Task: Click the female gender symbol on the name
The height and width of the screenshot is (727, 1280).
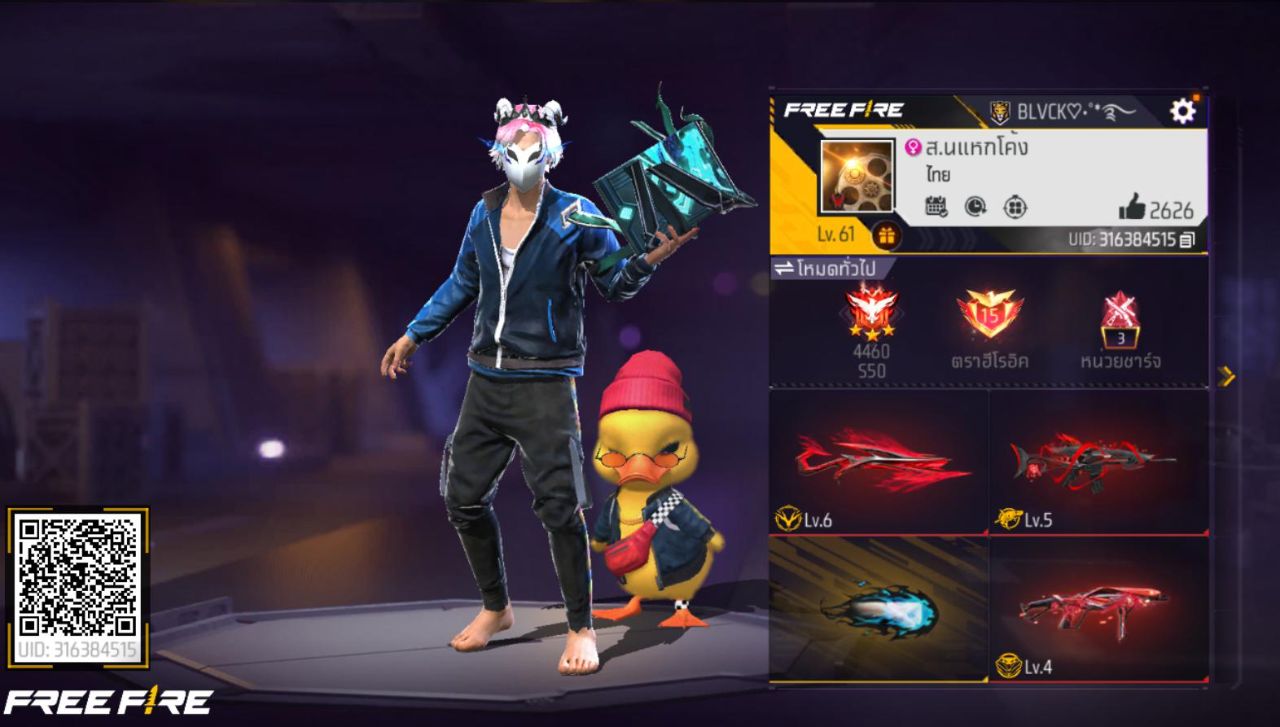Action: (x=911, y=147)
